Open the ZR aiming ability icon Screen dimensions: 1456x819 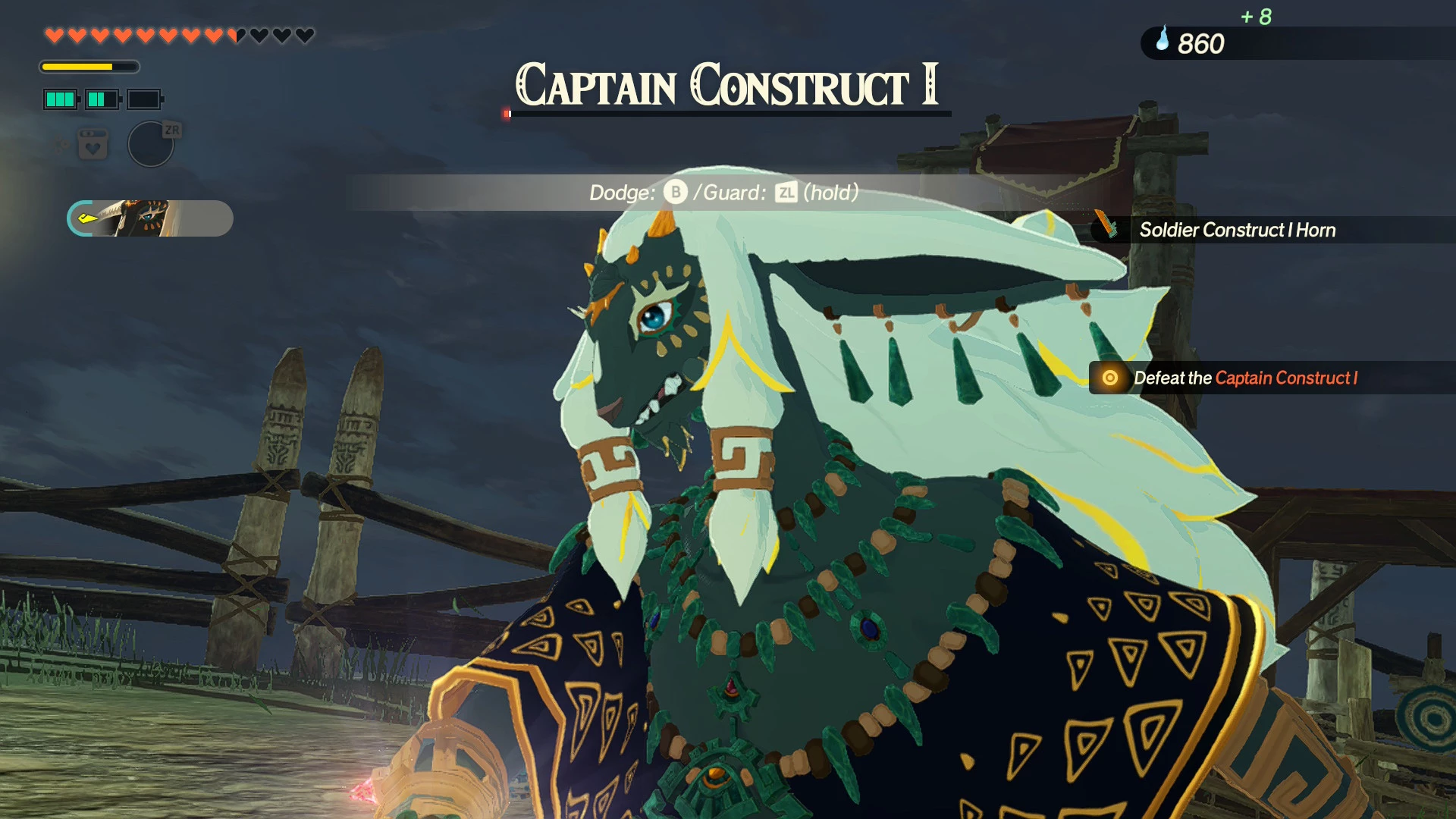pos(150,144)
